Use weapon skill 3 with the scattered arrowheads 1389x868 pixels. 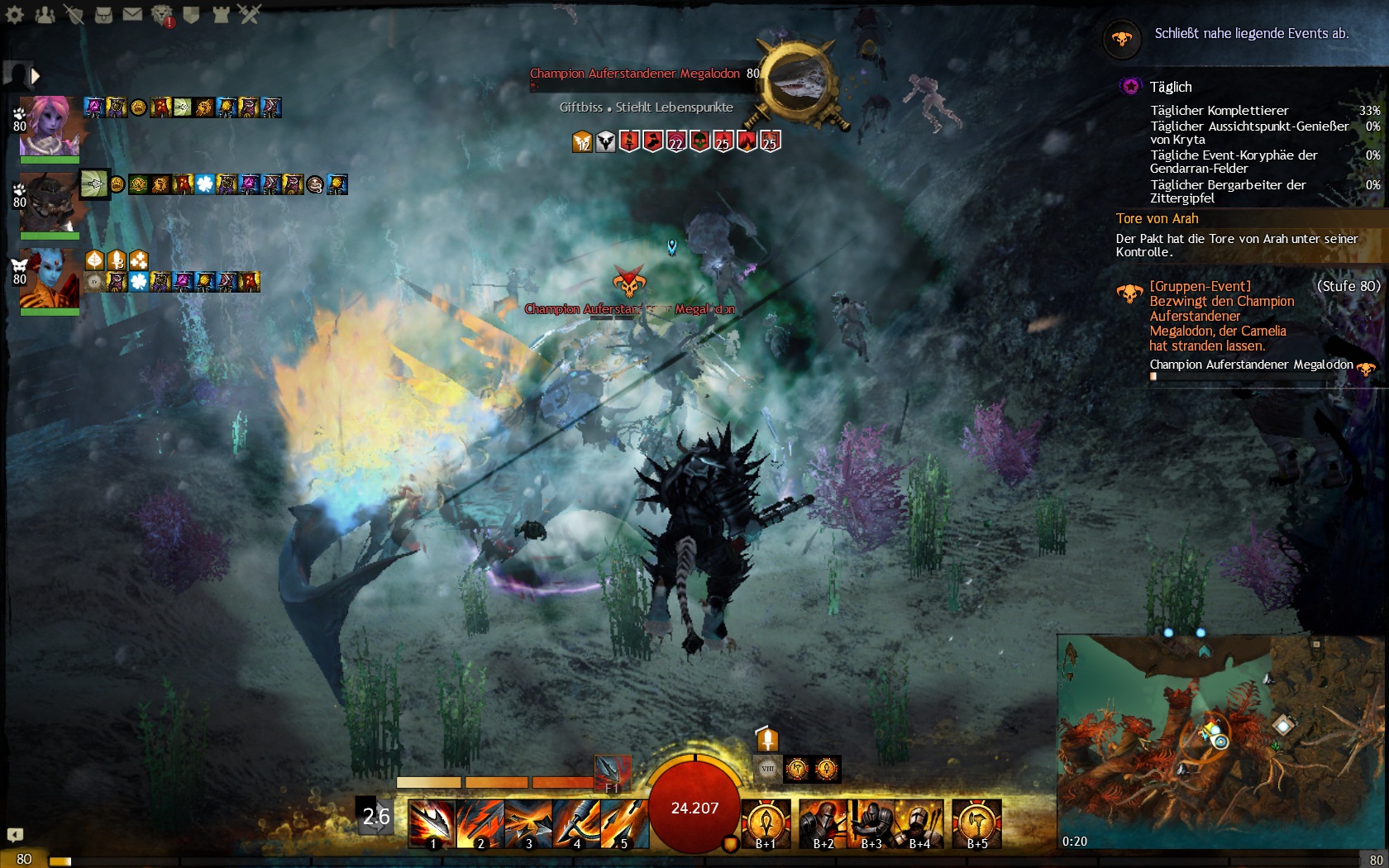(x=528, y=823)
